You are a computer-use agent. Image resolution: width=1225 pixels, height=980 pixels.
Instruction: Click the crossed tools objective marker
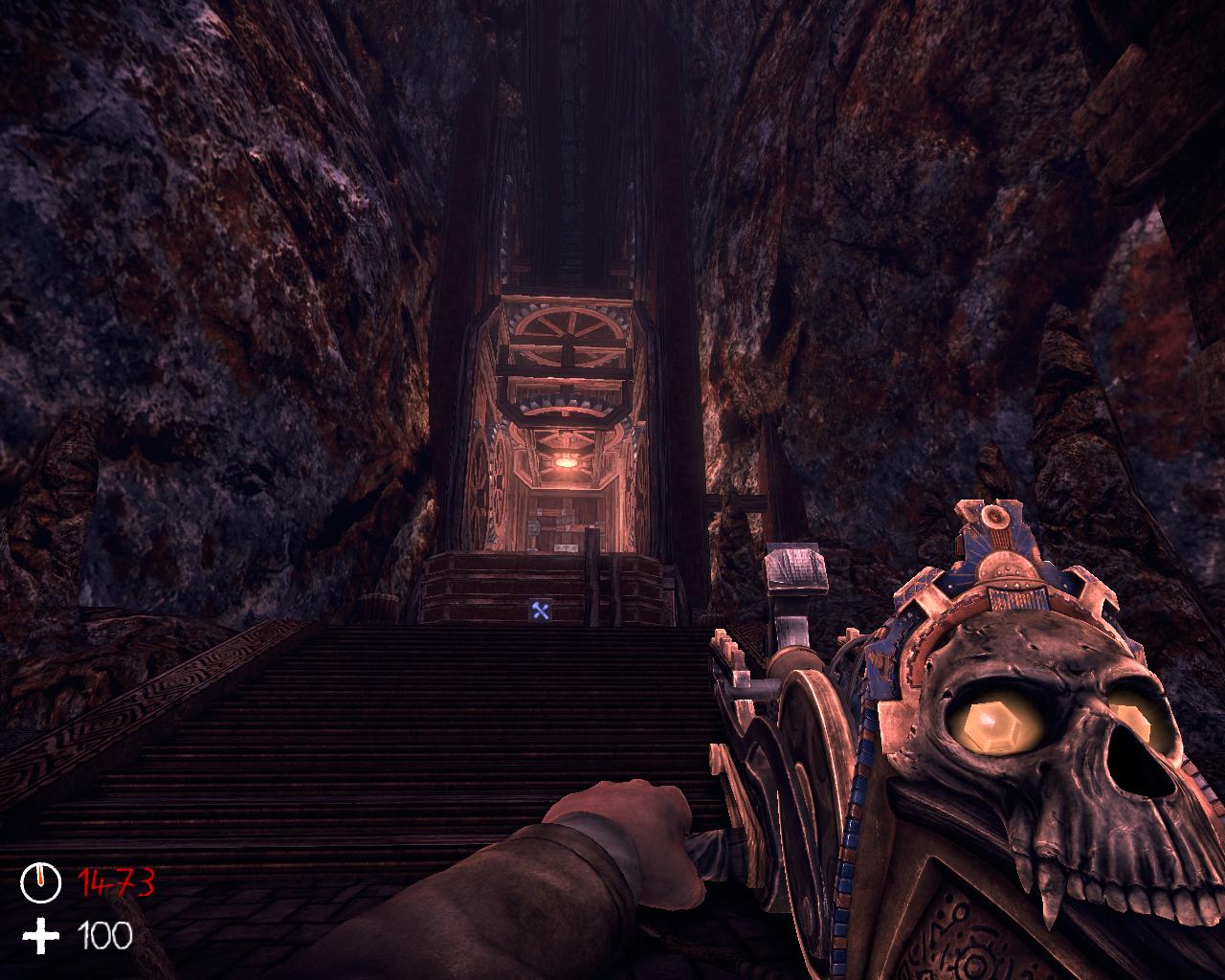pos(541,611)
